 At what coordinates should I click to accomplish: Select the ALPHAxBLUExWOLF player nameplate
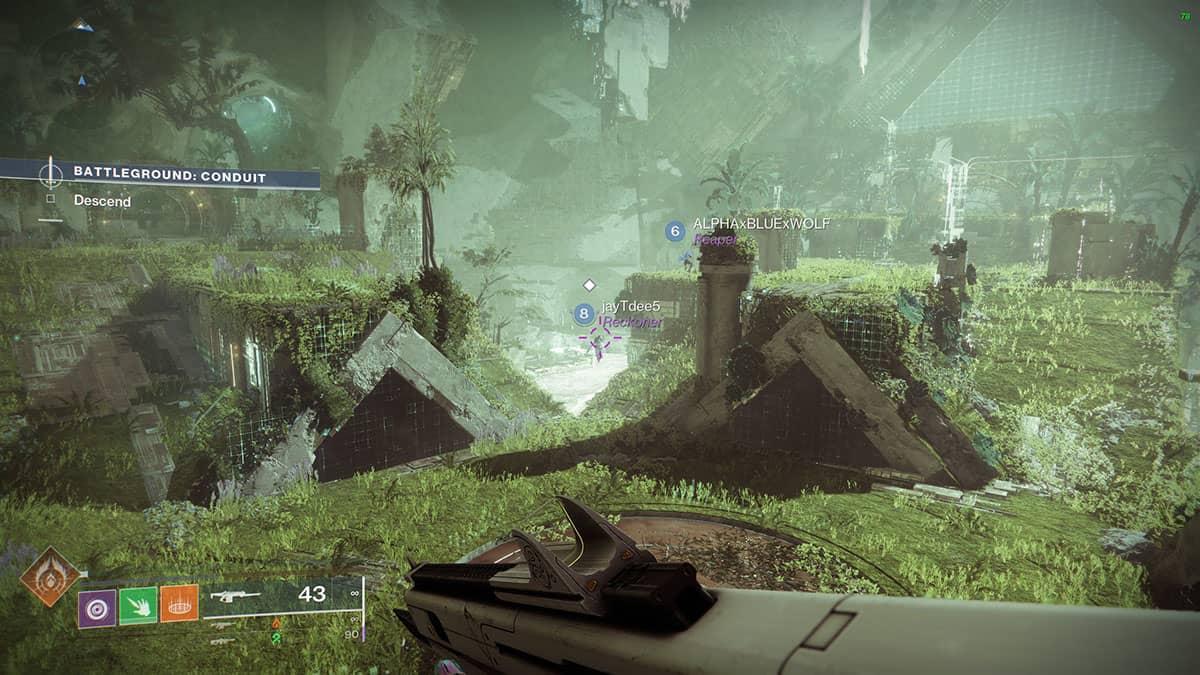tap(760, 224)
